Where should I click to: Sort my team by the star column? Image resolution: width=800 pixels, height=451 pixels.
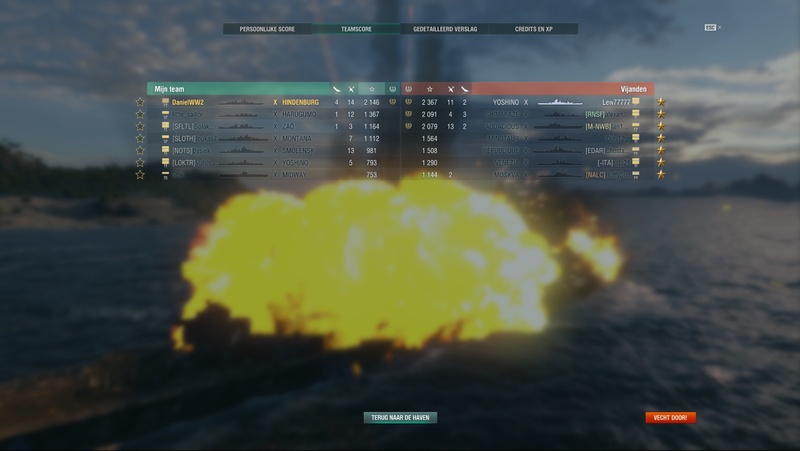(372, 89)
